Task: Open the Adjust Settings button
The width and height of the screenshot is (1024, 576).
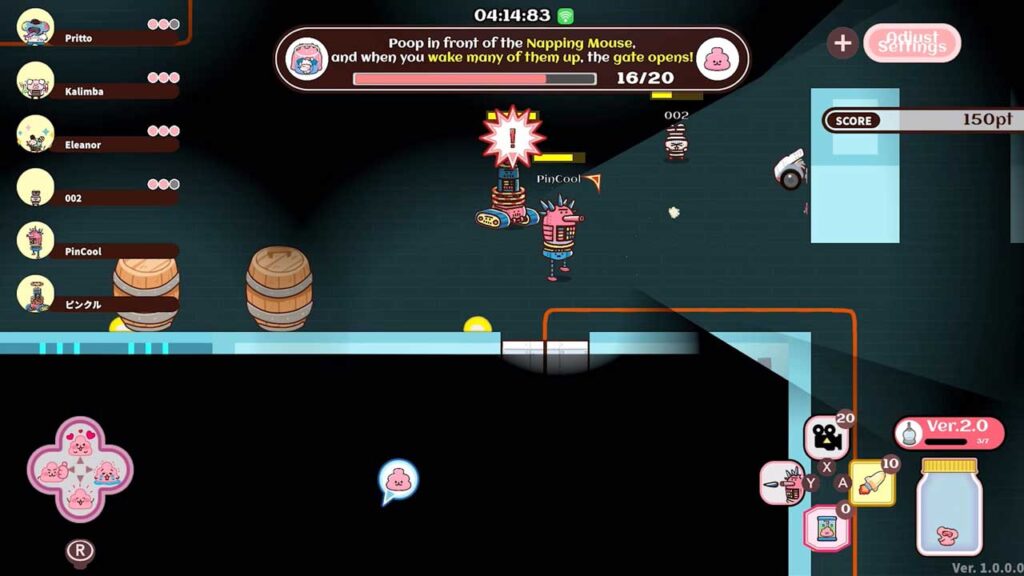Action: 911,43
